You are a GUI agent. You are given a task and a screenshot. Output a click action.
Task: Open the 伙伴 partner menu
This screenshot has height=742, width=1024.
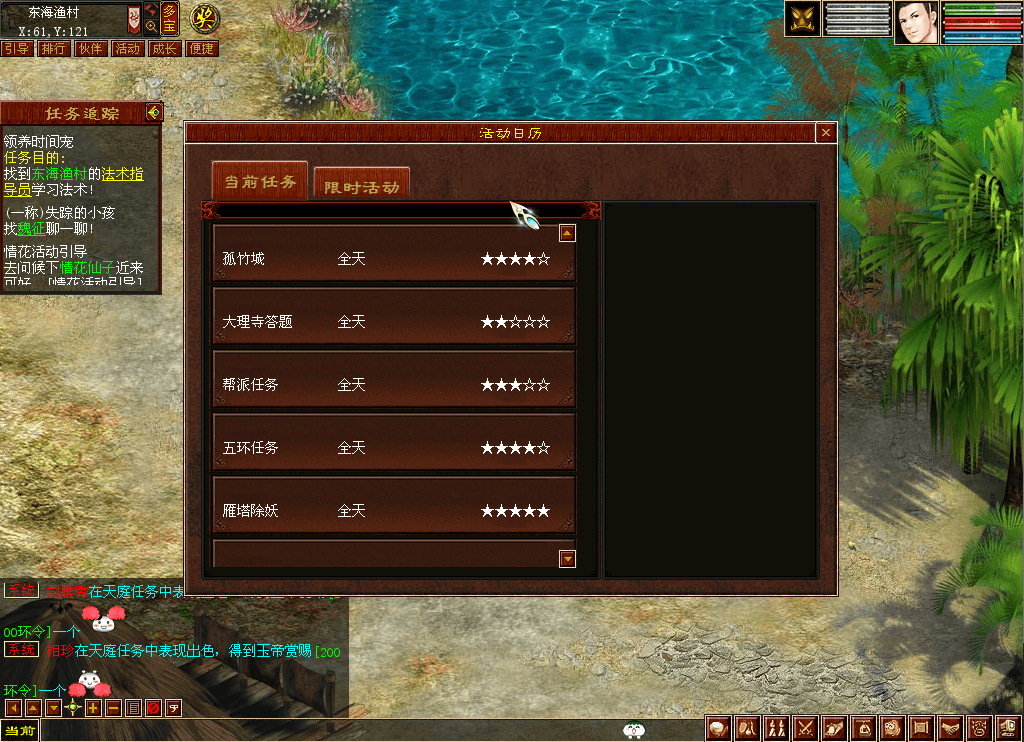(91, 48)
